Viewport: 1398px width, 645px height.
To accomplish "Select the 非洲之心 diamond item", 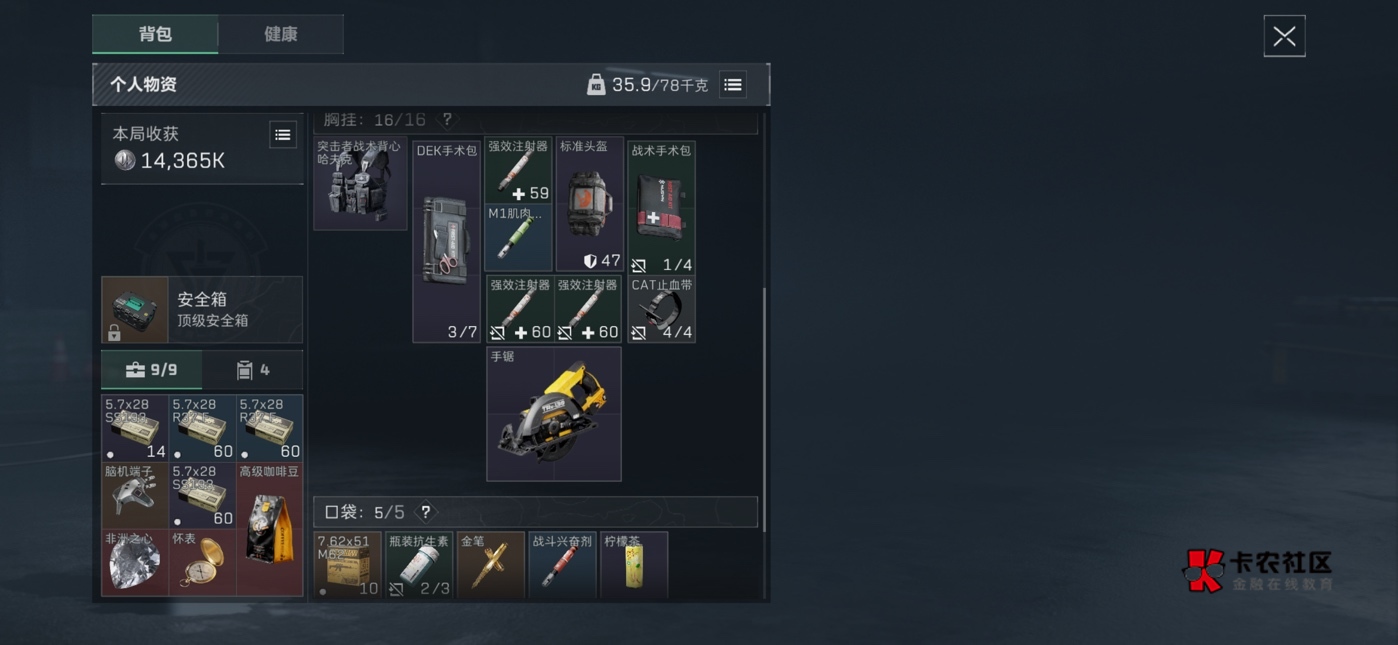I will (135, 563).
